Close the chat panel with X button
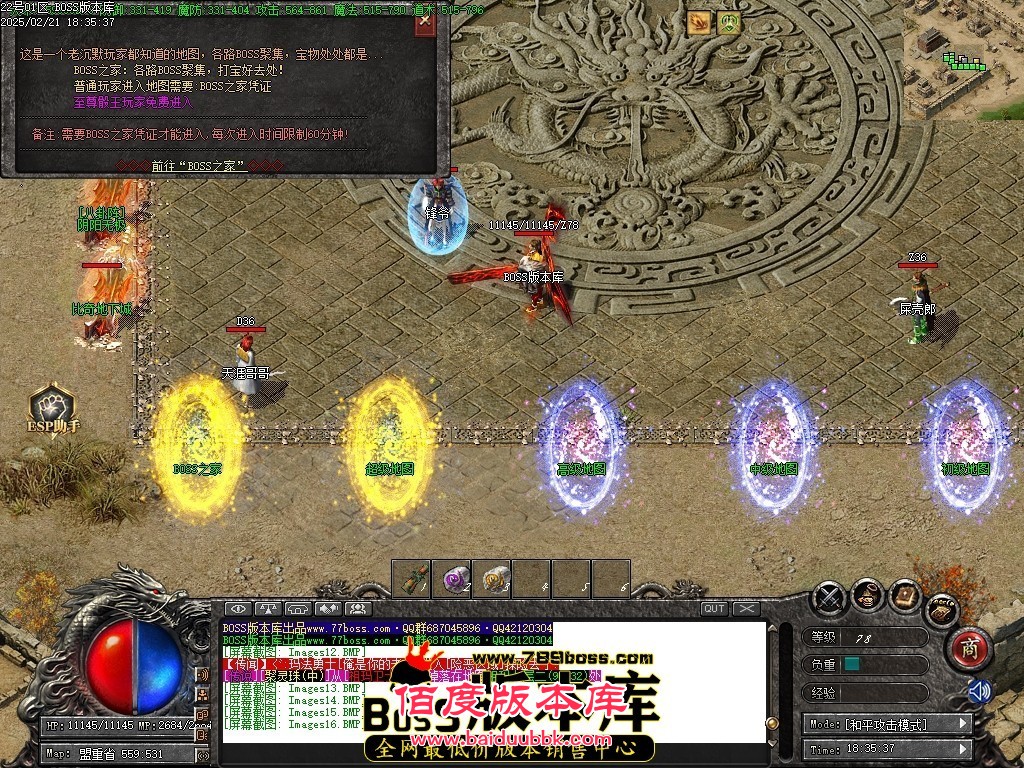 [746, 608]
